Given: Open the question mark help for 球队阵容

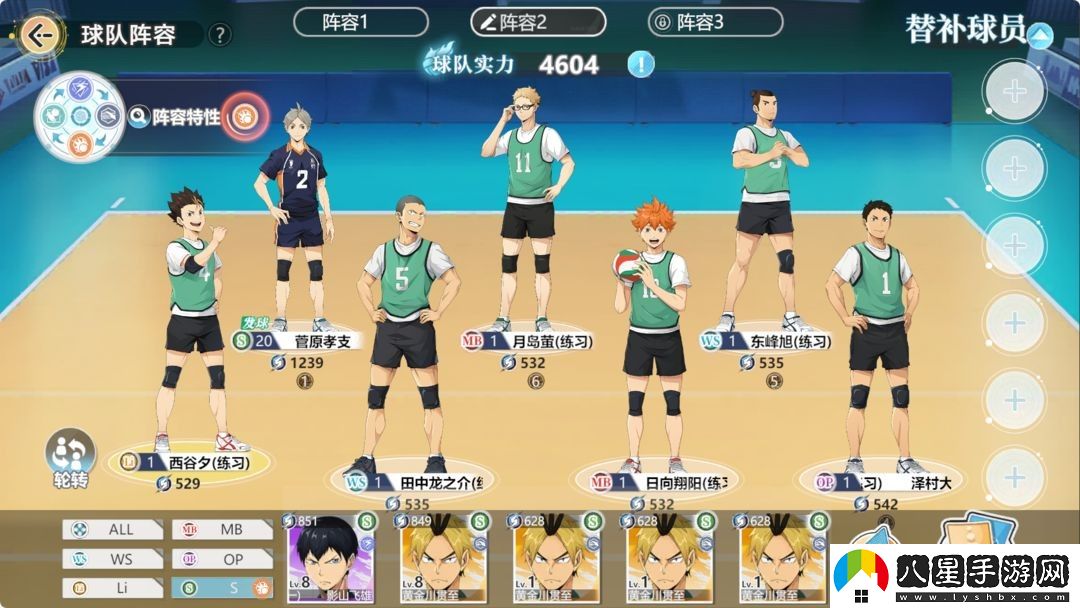Looking at the screenshot, I should coord(220,35).
